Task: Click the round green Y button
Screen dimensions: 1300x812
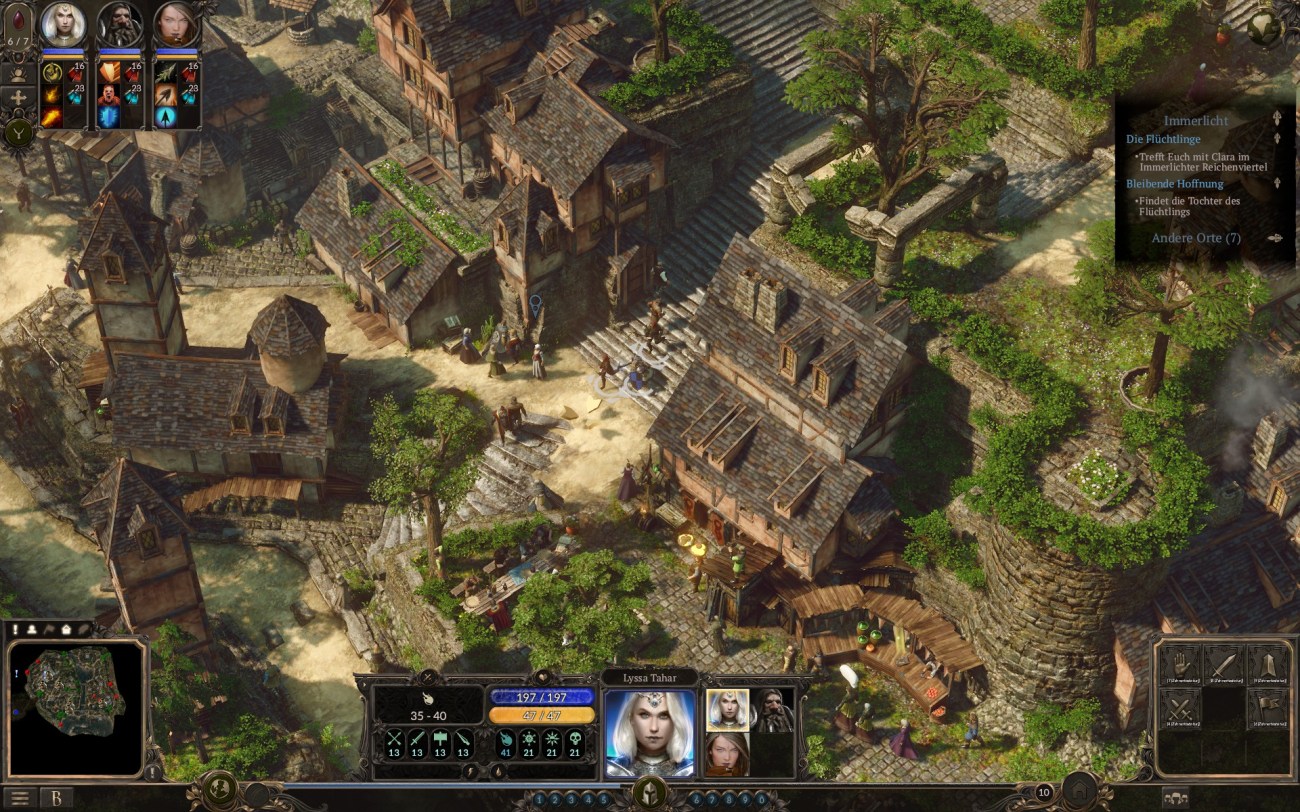Action: 18,132
